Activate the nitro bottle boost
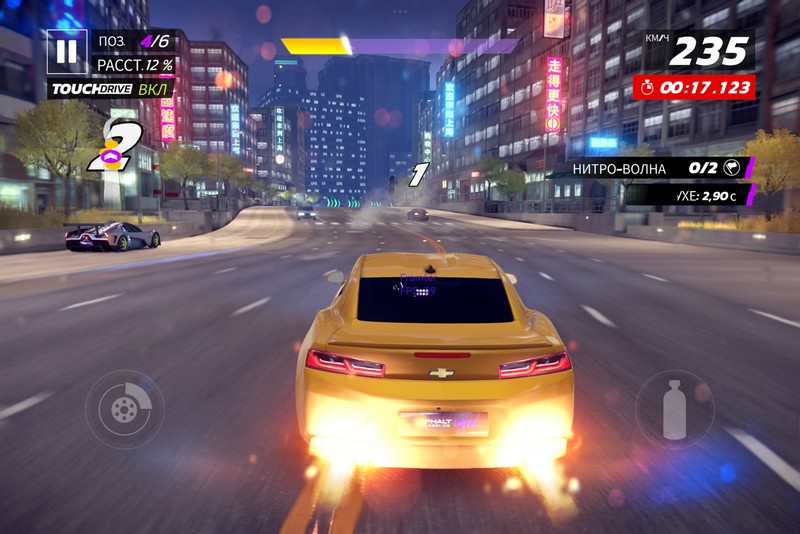Image resolution: width=800 pixels, height=534 pixels. click(675, 408)
